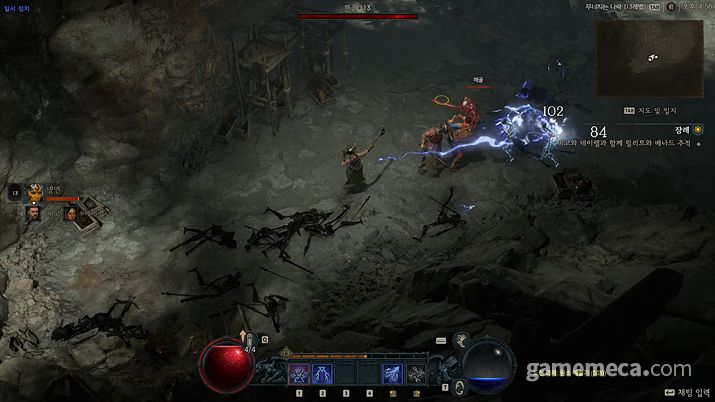
Task: Activate the white spark skill icon
Action: 416,374
